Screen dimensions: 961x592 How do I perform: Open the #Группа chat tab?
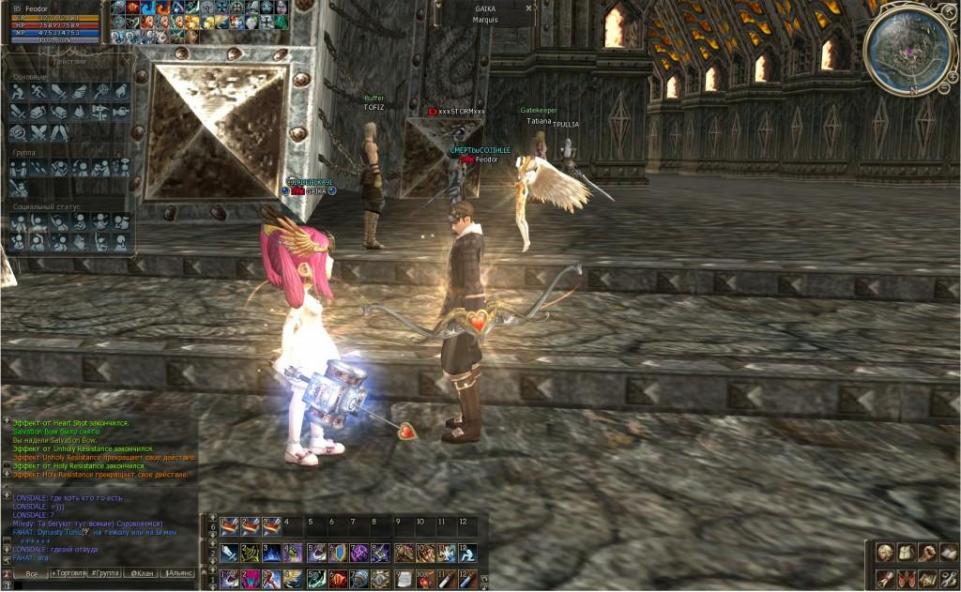click(105, 574)
